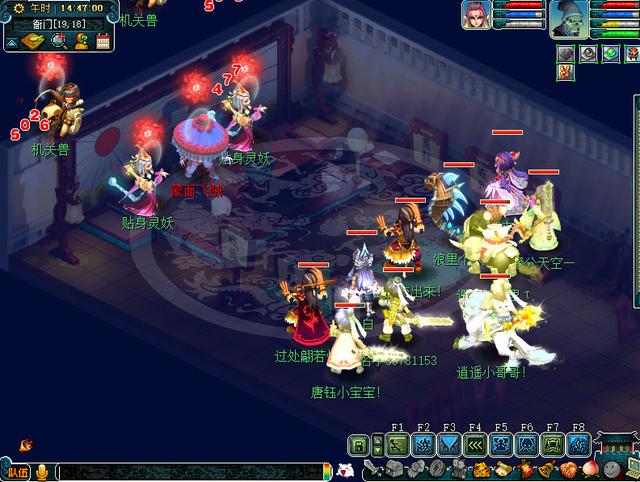Activate the F4 triple-arrow skill
Screen dimensions: 640x482
point(476,445)
